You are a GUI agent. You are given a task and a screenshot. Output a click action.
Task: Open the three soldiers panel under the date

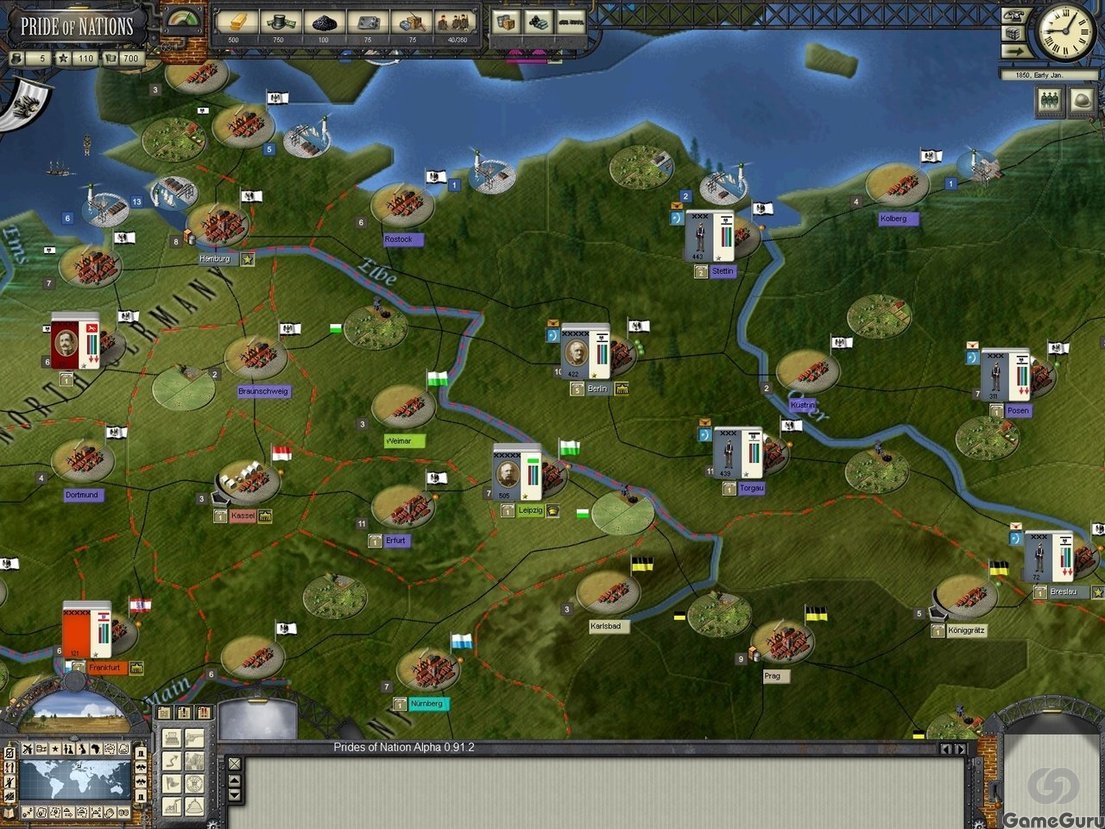[x=1049, y=103]
